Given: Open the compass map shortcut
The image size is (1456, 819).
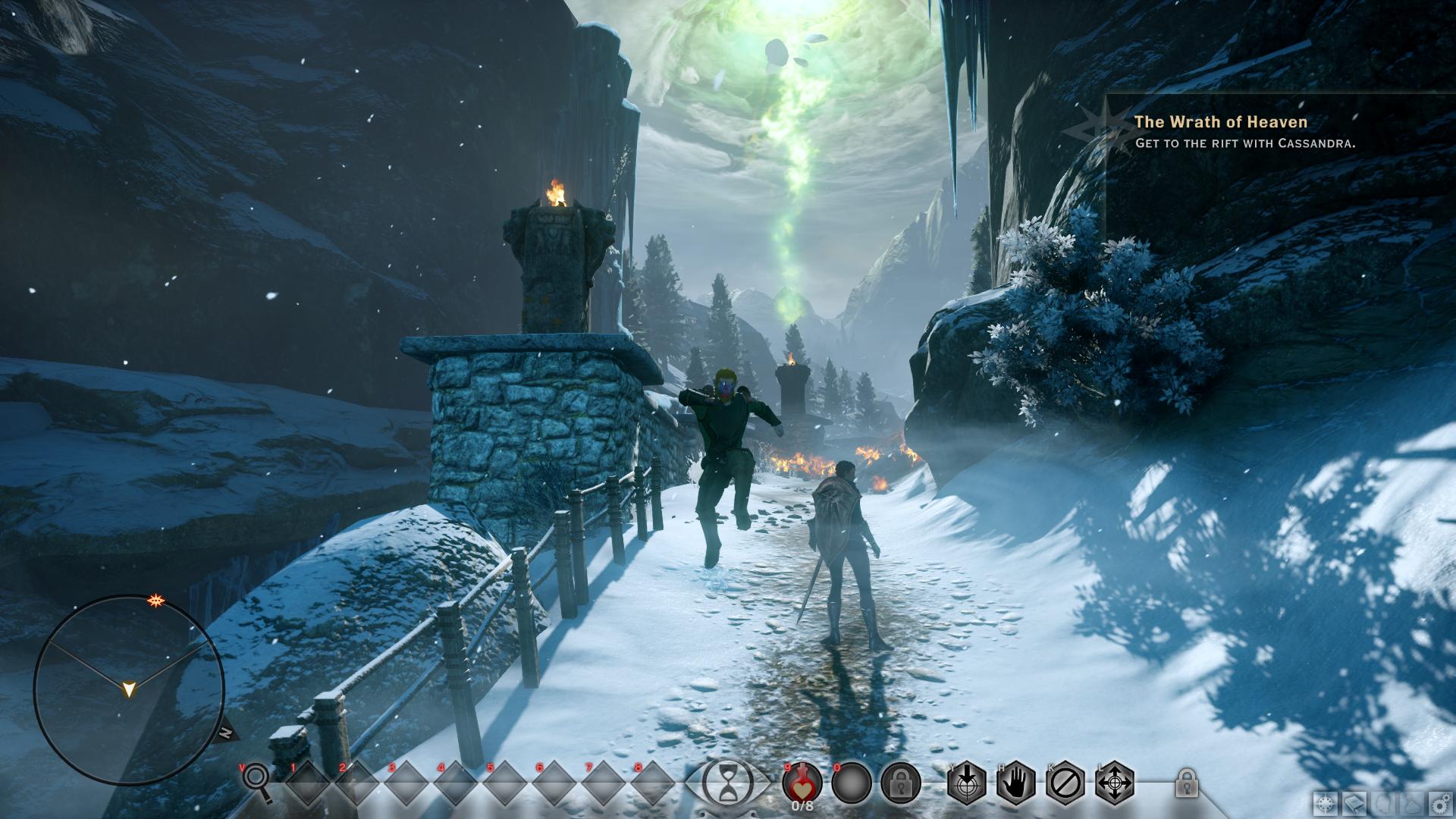Looking at the screenshot, I should pyautogui.click(x=1327, y=803).
